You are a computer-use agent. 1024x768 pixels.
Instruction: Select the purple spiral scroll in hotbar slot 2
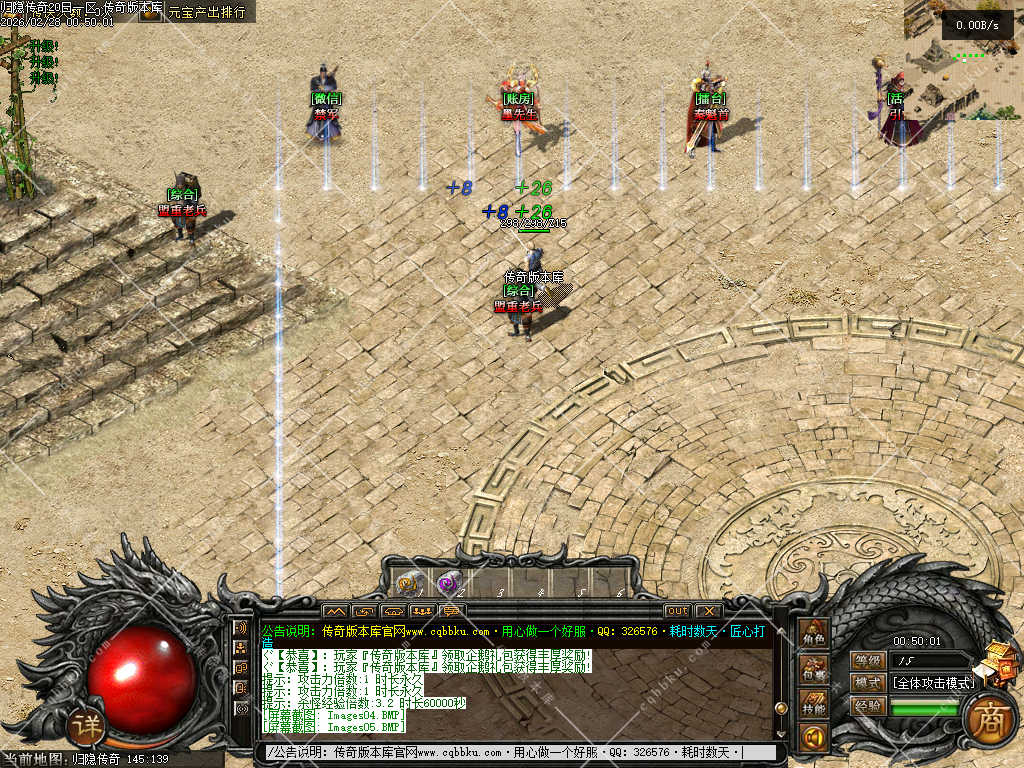(x=448, y=583)
